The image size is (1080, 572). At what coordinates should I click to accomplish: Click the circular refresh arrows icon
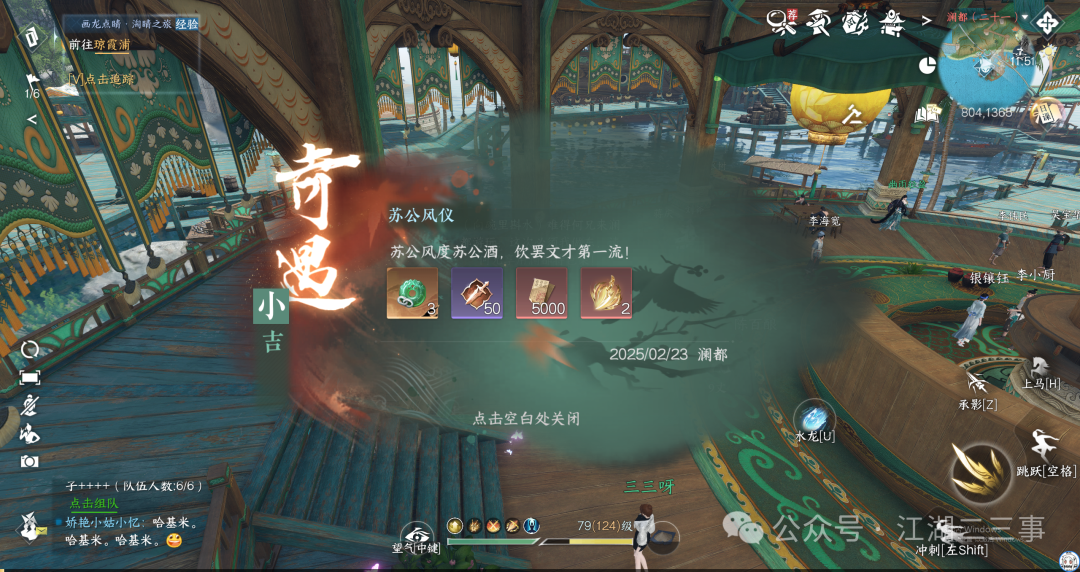(30, 349)
